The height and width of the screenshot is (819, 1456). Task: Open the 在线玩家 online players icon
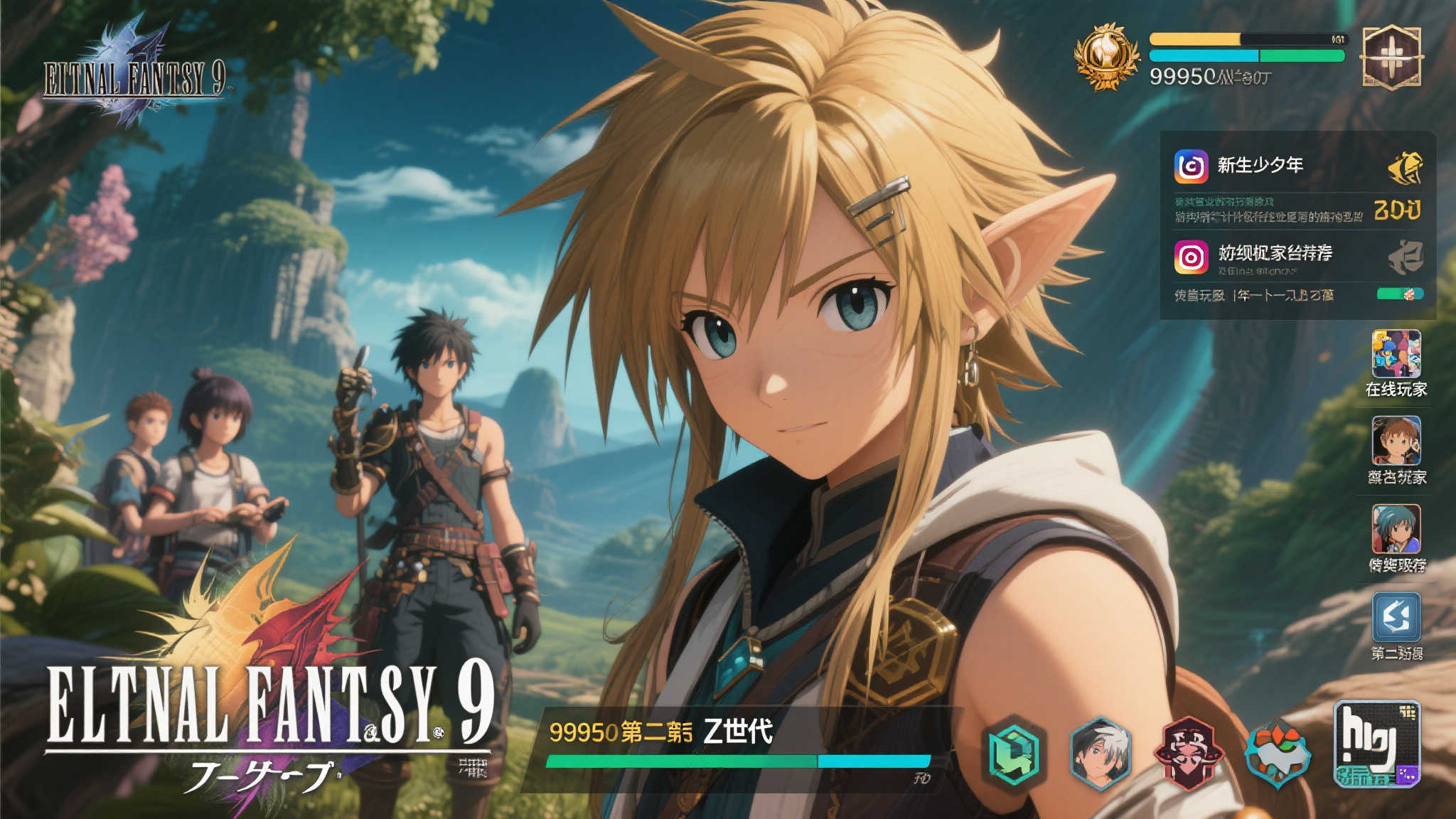[x=1396, y=354]
